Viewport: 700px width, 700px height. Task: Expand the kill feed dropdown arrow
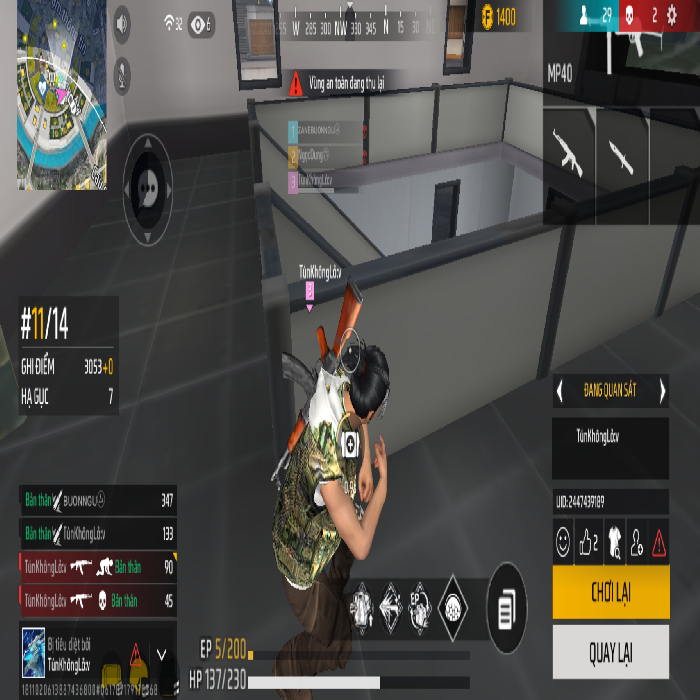click(x=161, y=655)
